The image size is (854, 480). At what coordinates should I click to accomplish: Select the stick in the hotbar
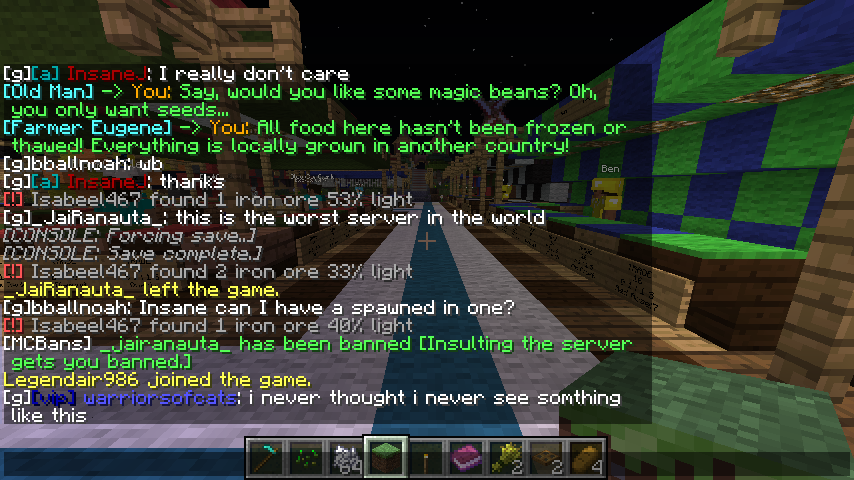point(424,457)
